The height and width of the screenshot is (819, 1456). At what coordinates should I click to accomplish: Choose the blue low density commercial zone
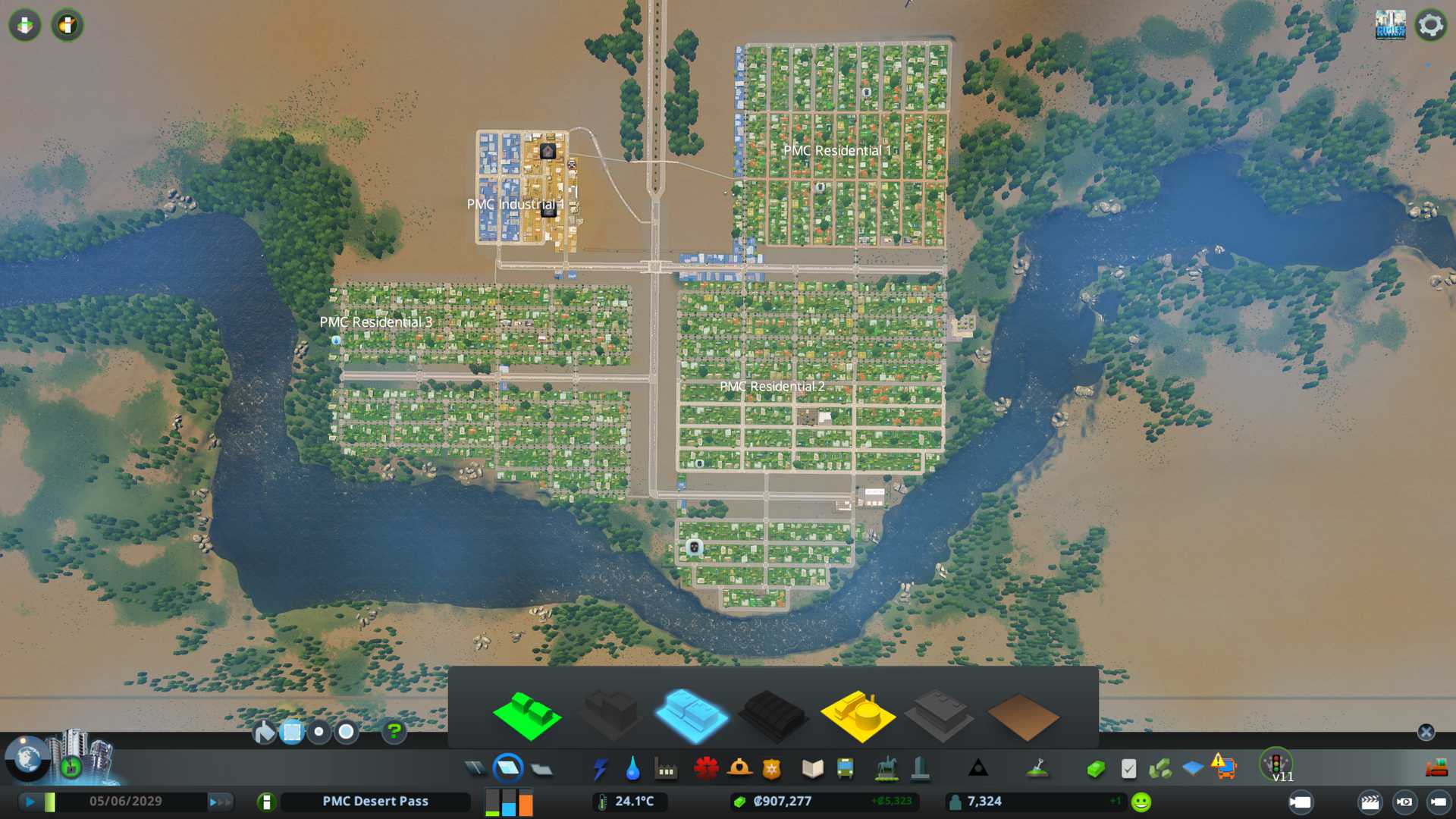point(690,715)
